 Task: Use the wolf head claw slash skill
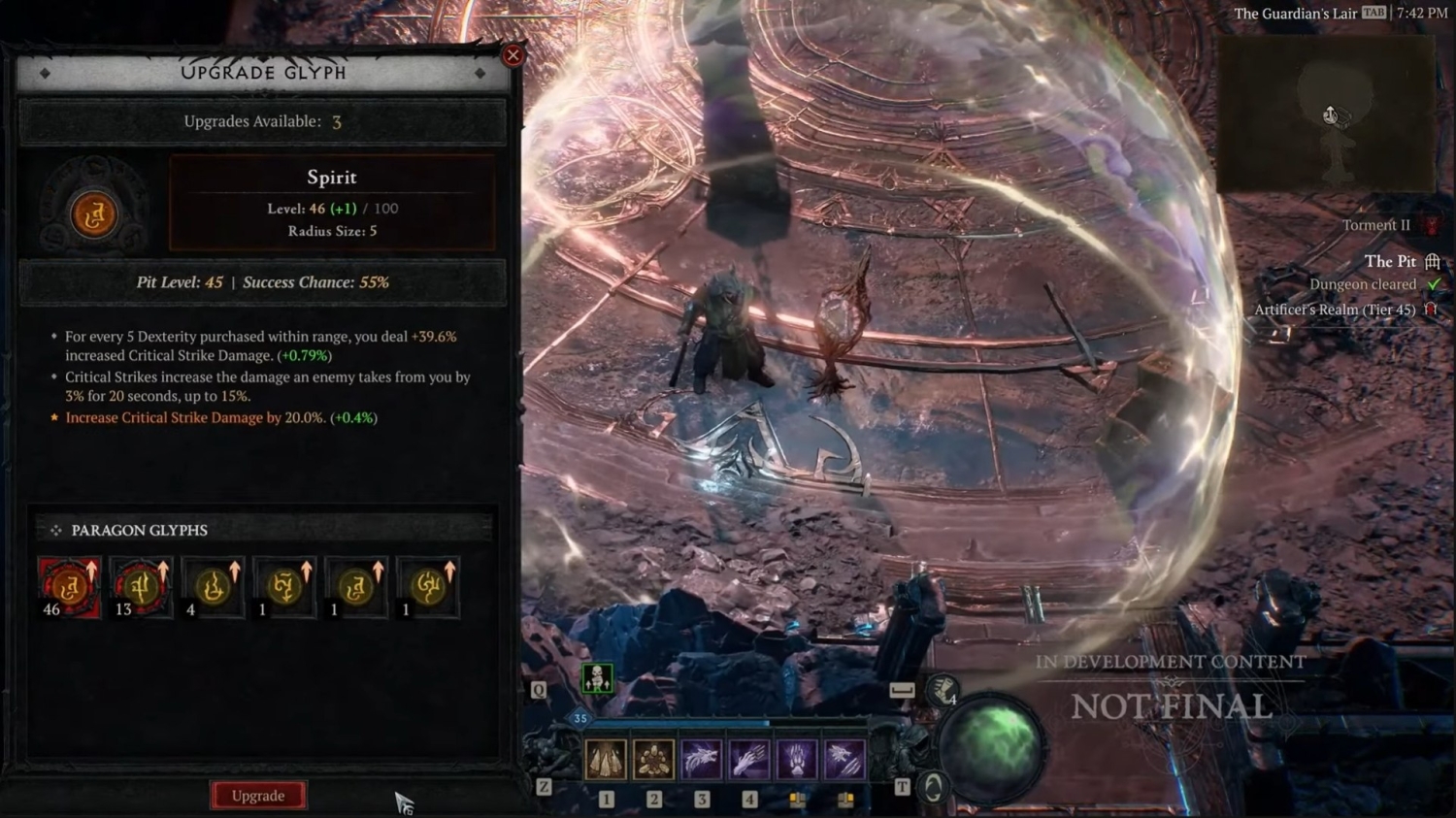[x=844, y=759]
